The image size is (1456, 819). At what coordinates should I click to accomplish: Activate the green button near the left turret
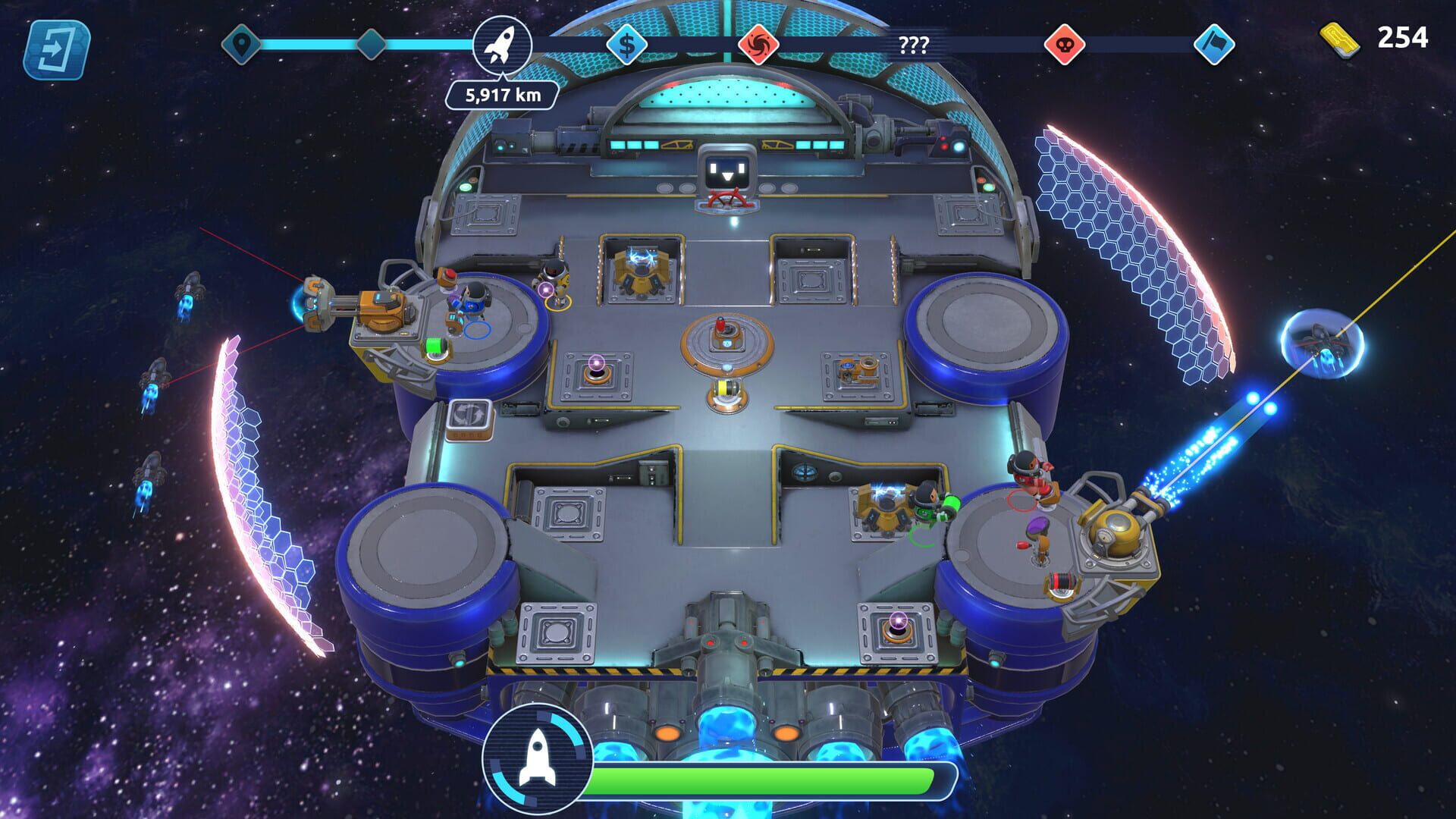432,347
